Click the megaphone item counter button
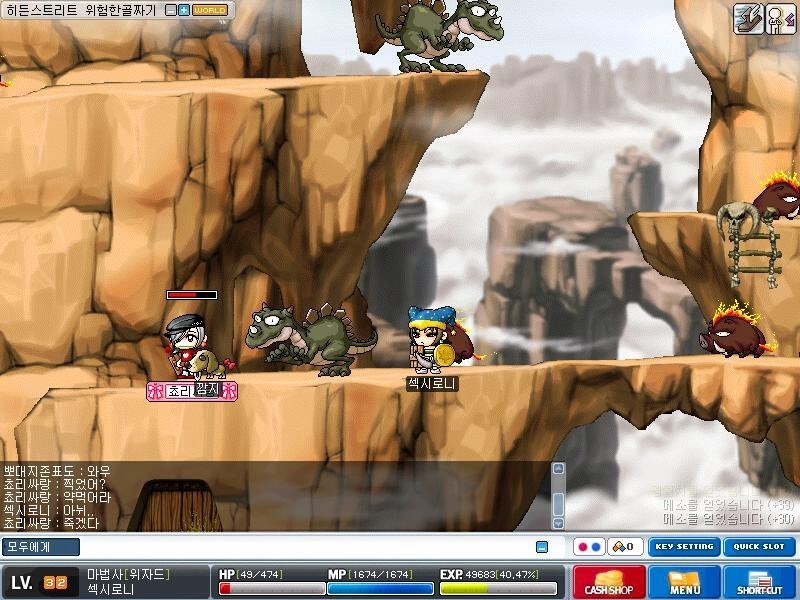Screen dimensions: 800x600 click(x=626, y=547)
